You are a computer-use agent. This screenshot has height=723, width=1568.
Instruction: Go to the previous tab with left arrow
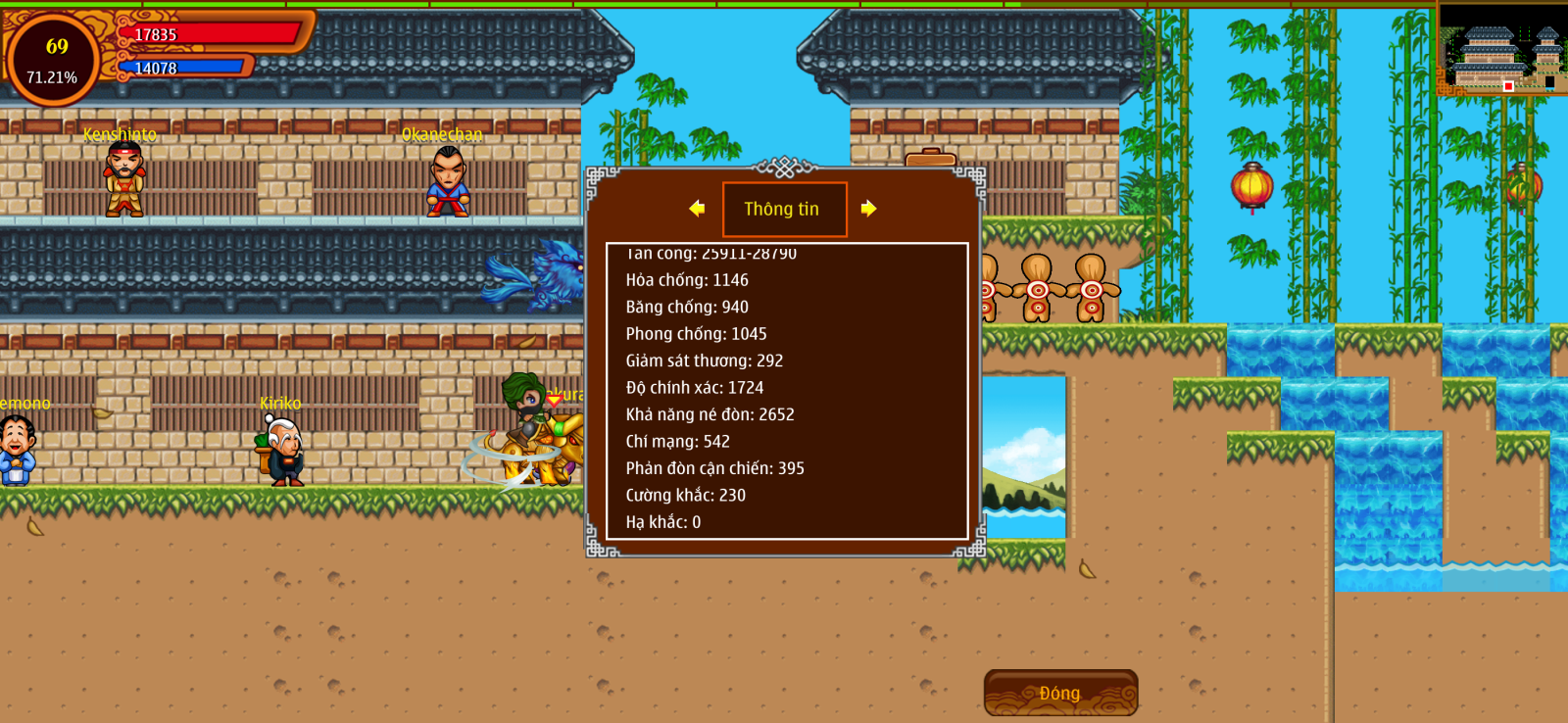tap(697, 209)
